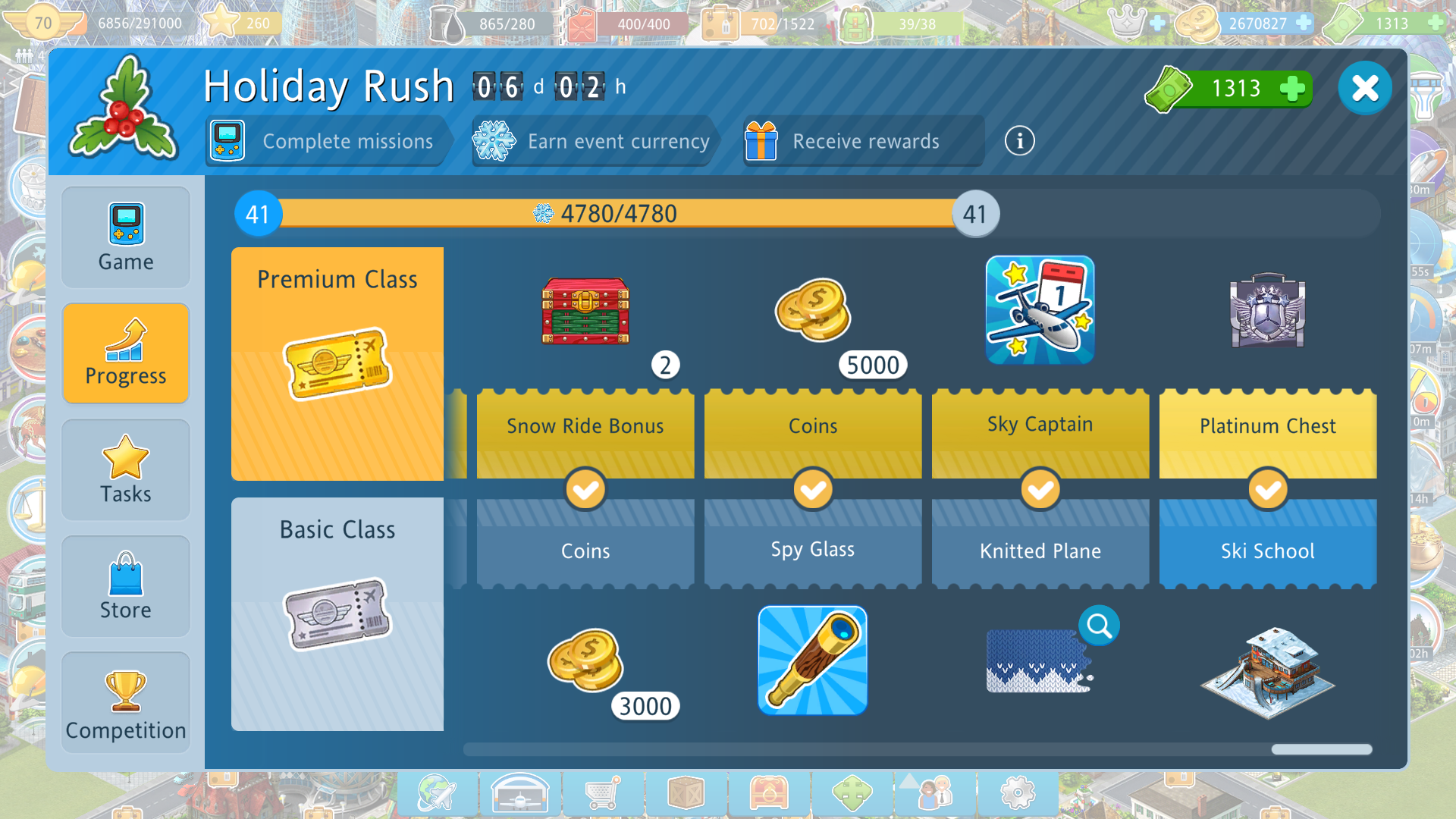Image resolution: width=1456 pixels, height=819 pixels.
Task: Go to the Store tab
Action: pos(126,586)
